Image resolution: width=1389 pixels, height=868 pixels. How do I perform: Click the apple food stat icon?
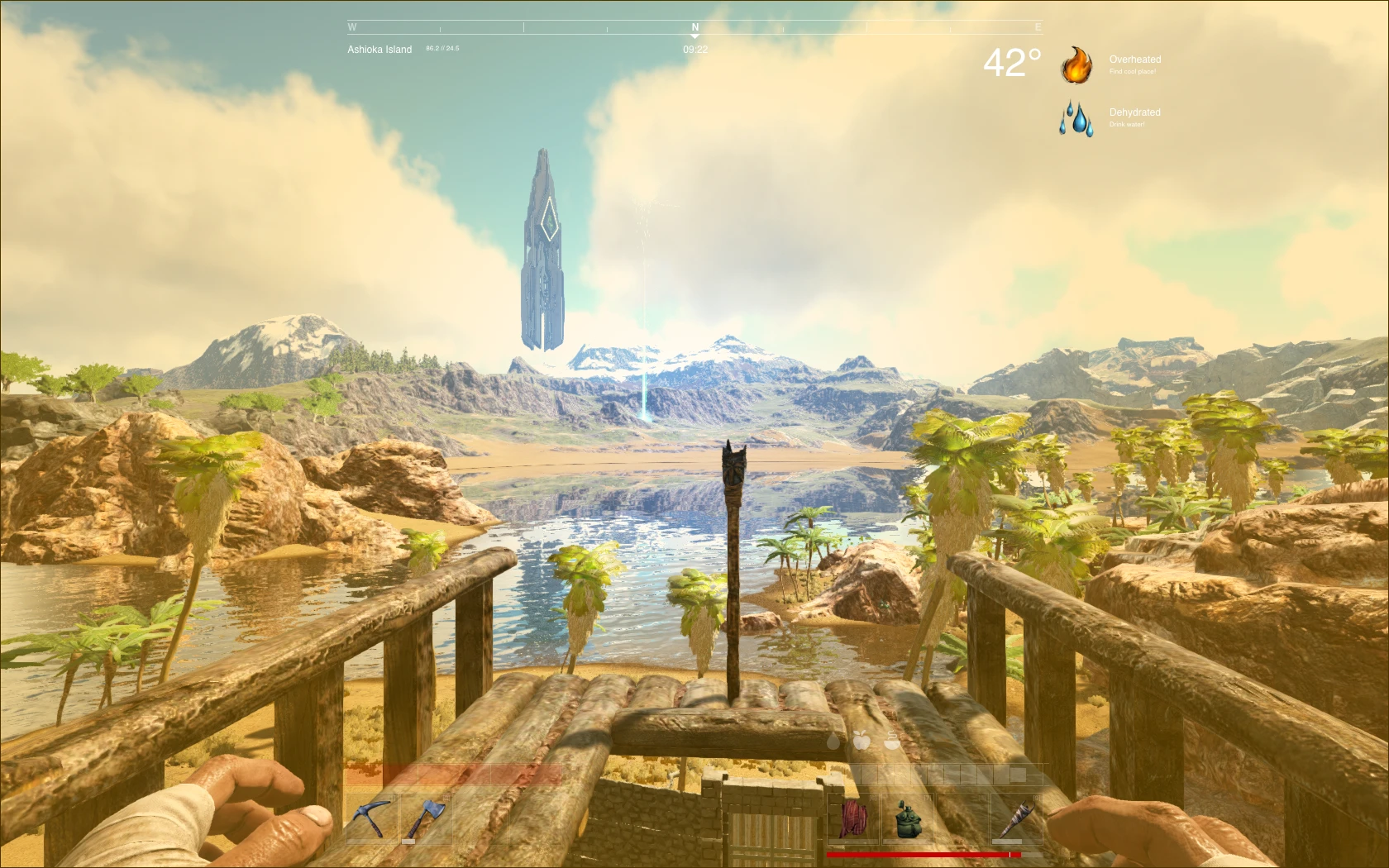862,741
